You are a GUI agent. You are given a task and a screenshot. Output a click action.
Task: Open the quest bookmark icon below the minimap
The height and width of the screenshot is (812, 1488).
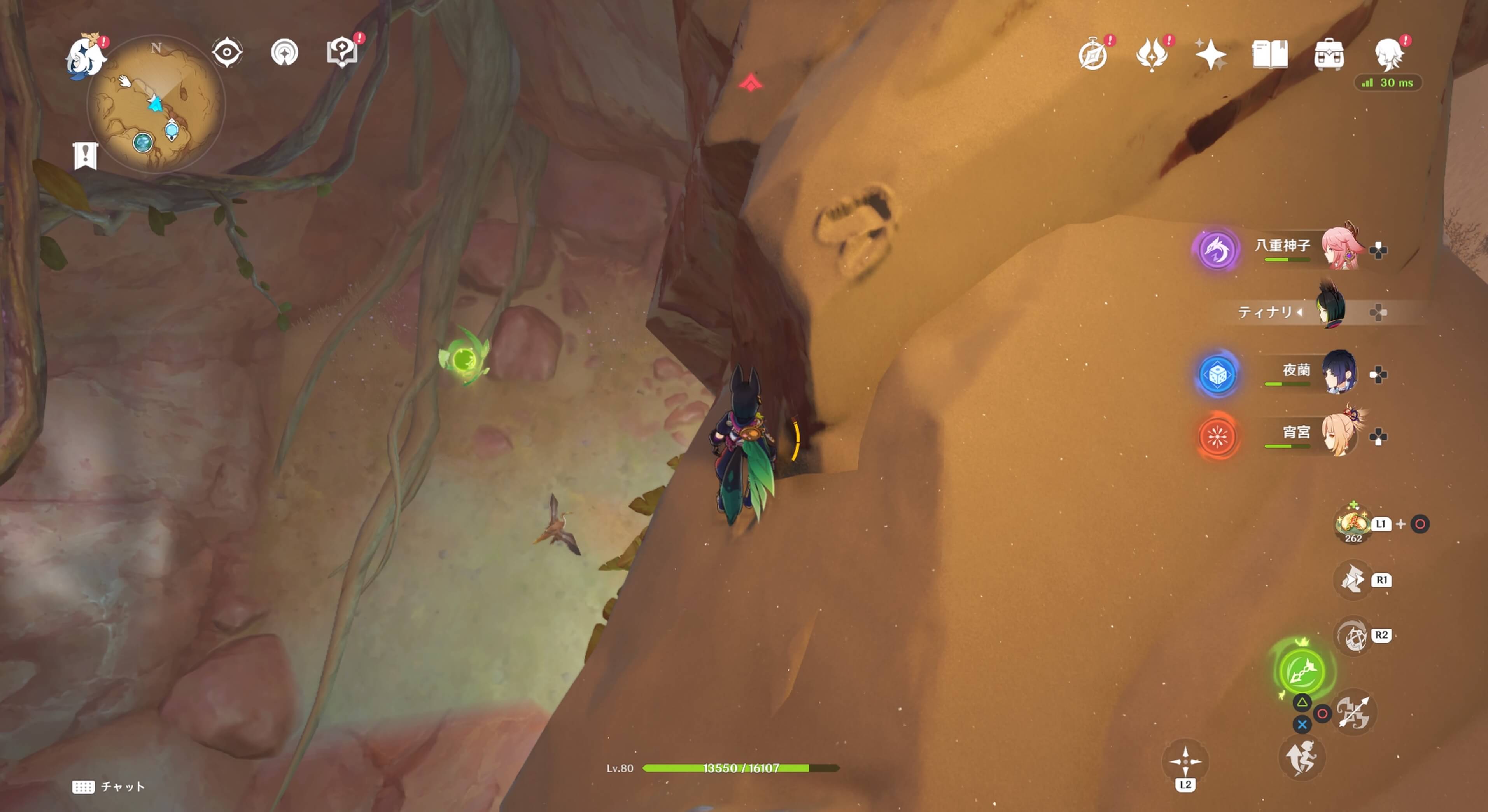pos(86,156)
